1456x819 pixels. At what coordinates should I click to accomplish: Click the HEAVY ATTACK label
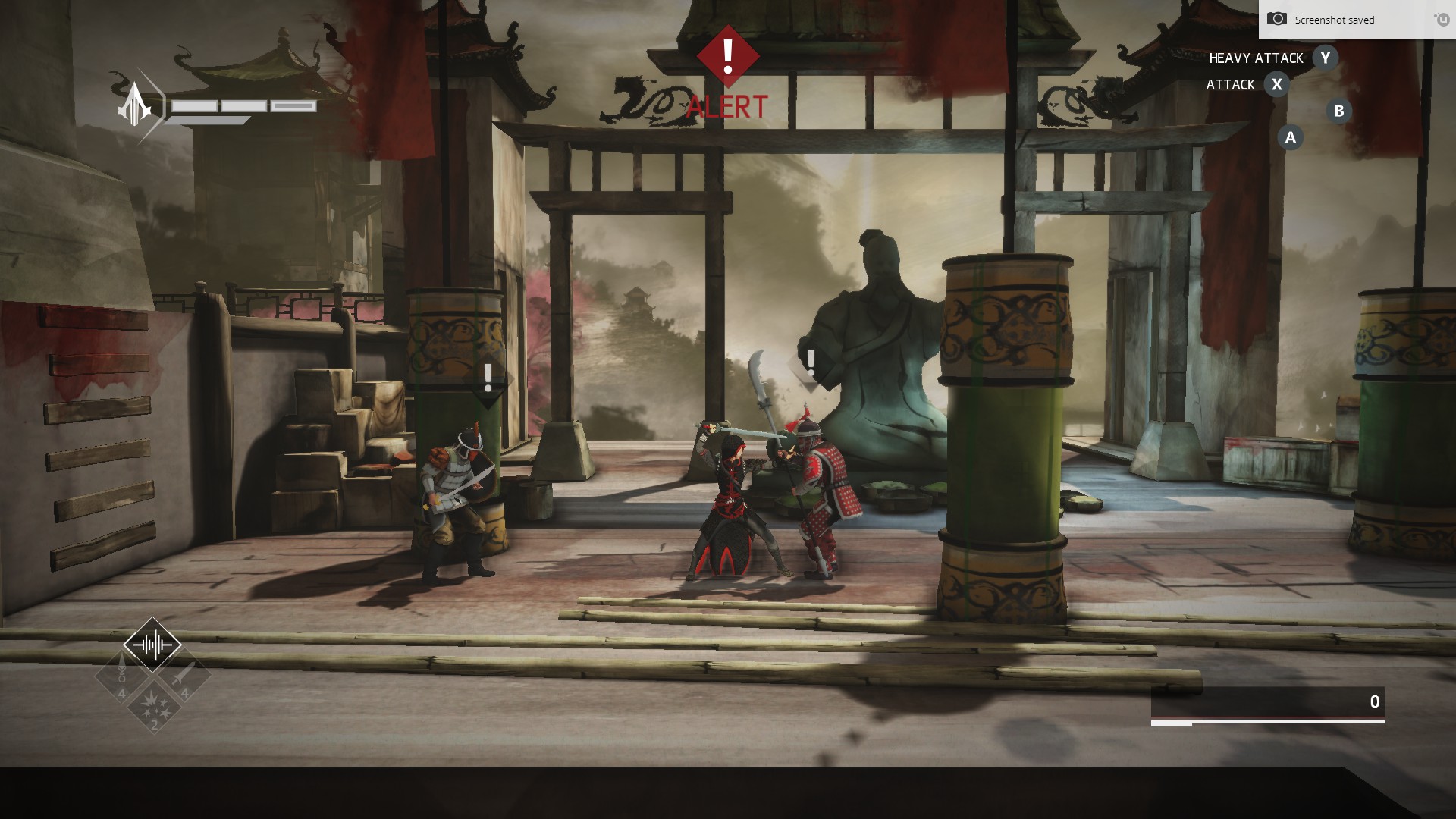[x=1257, y=58]
